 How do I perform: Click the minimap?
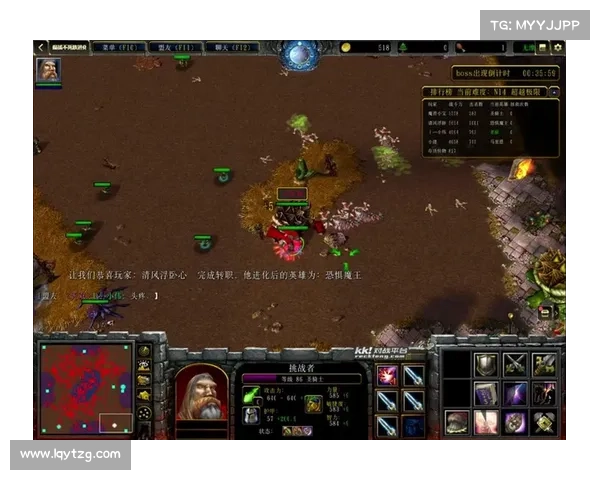point(85,388)
